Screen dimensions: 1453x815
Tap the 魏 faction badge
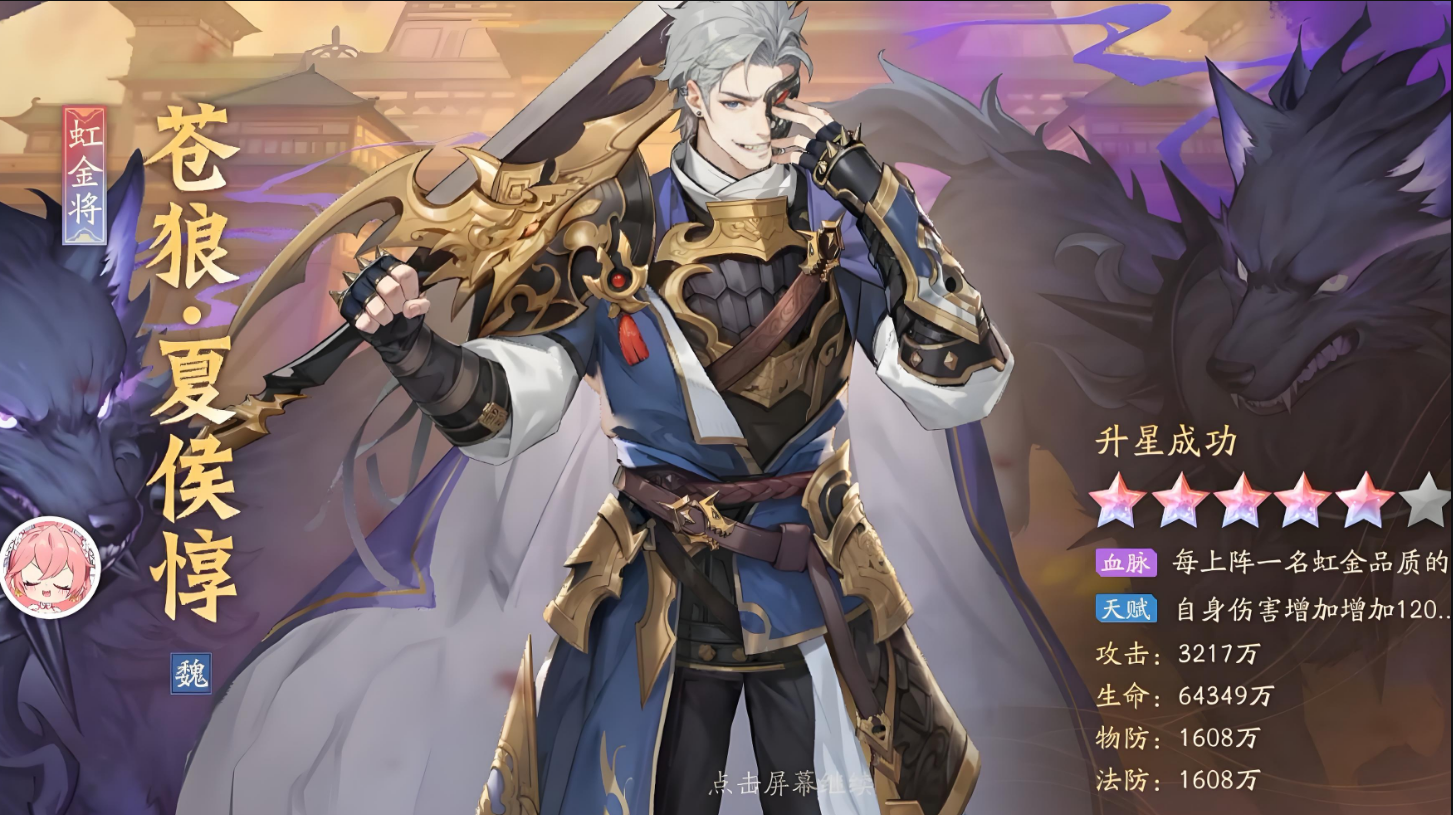[x=190, y=673]
